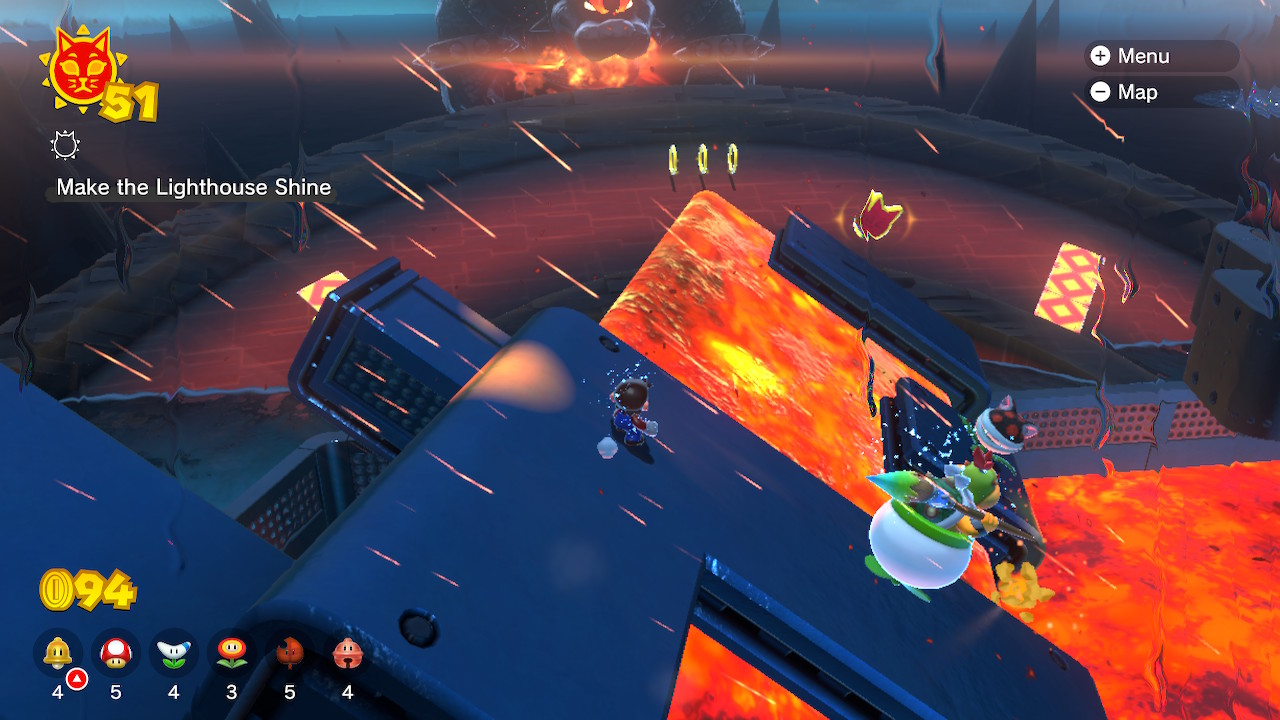Choose the Super Mushroom from reserve items
This screenshot has height=720, width=1280.
pyautogui.click(x=116, y=654)
